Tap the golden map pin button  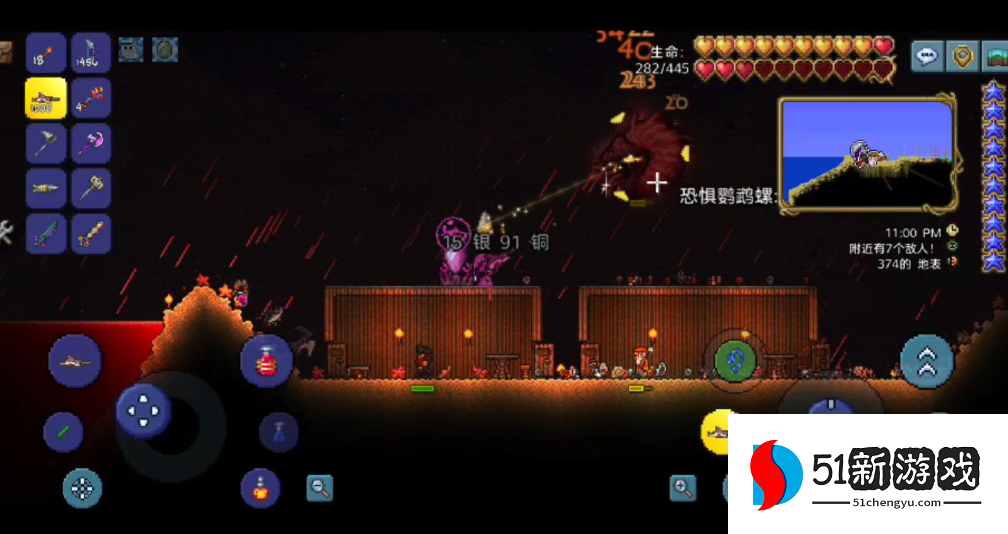click(x=963, y=56)
